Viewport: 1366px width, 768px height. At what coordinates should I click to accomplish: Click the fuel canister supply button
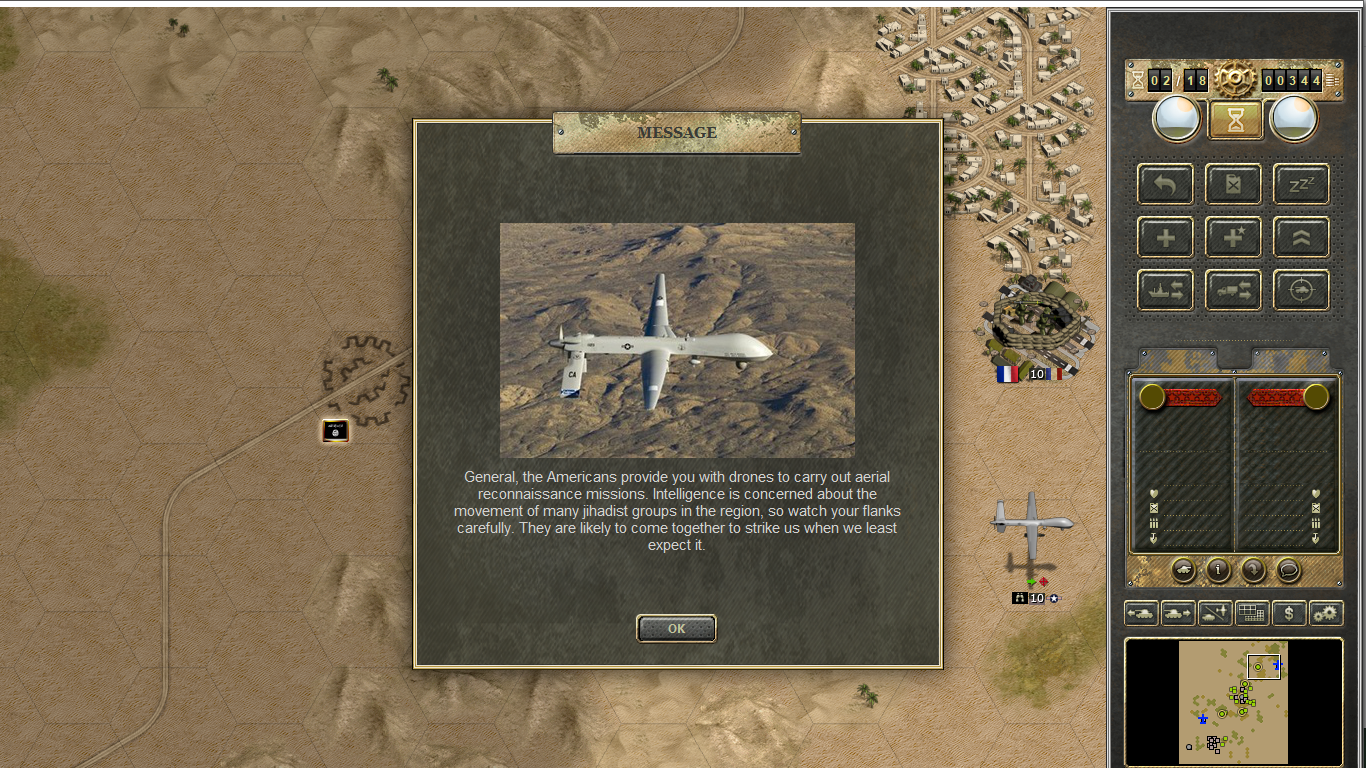tap(1233, 185)
